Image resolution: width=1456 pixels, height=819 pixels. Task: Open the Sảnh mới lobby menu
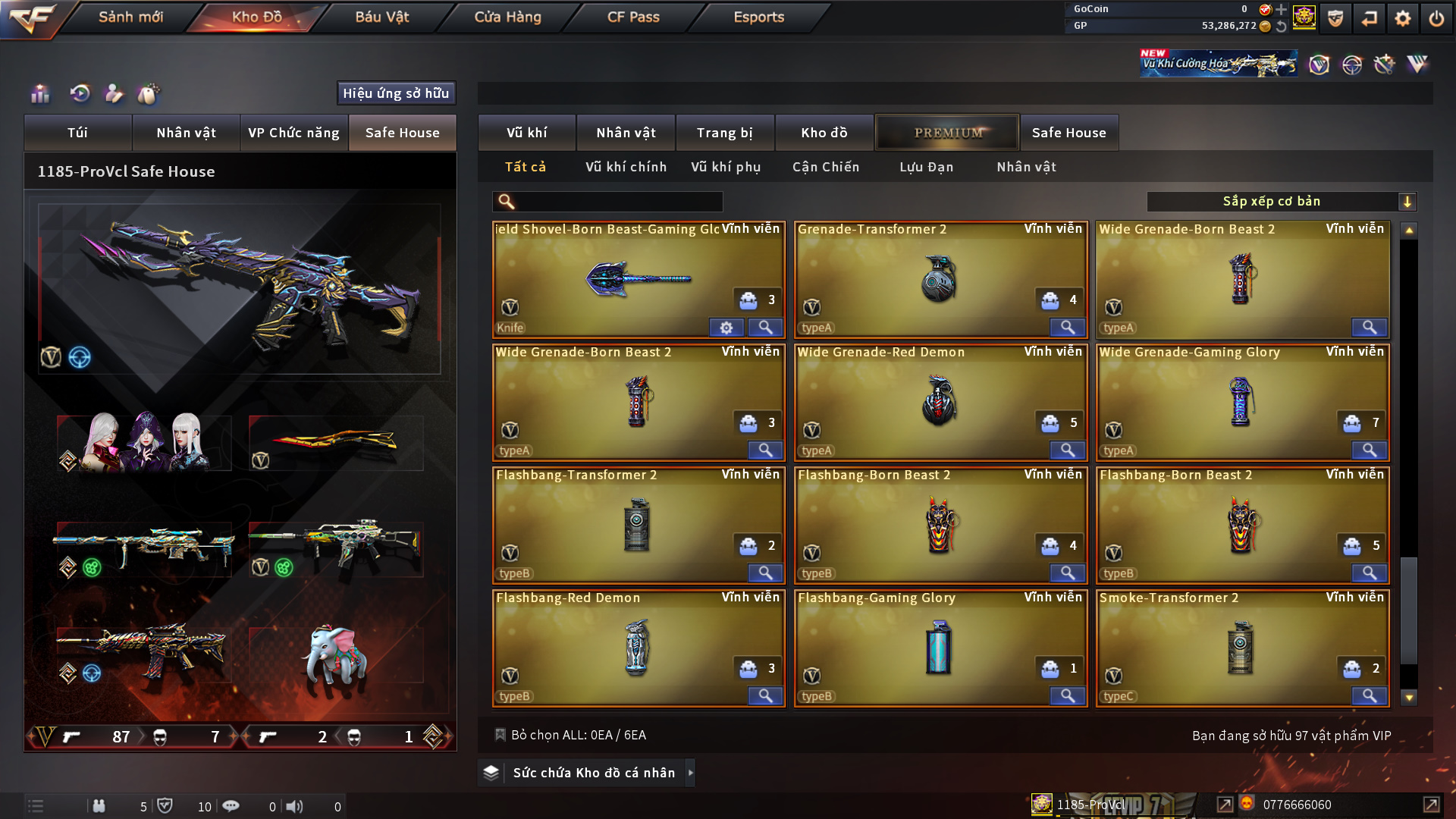[130, 17]
